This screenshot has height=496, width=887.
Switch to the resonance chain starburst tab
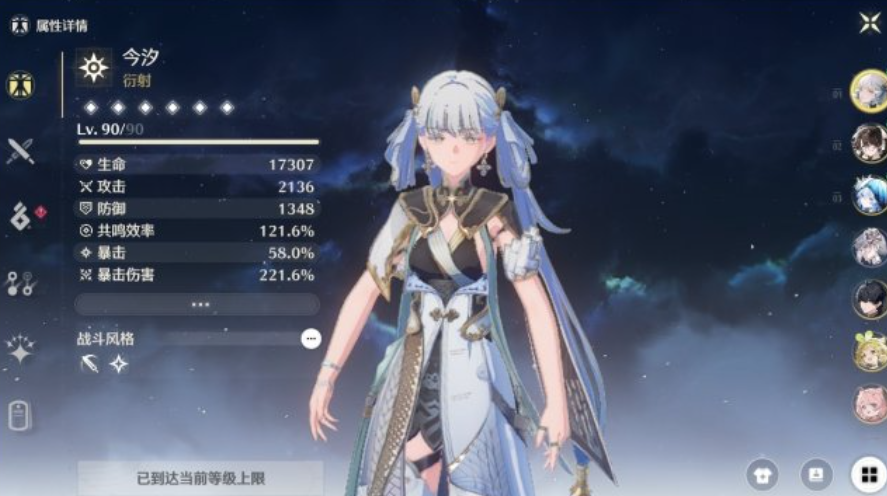click(x=20, y=348)
